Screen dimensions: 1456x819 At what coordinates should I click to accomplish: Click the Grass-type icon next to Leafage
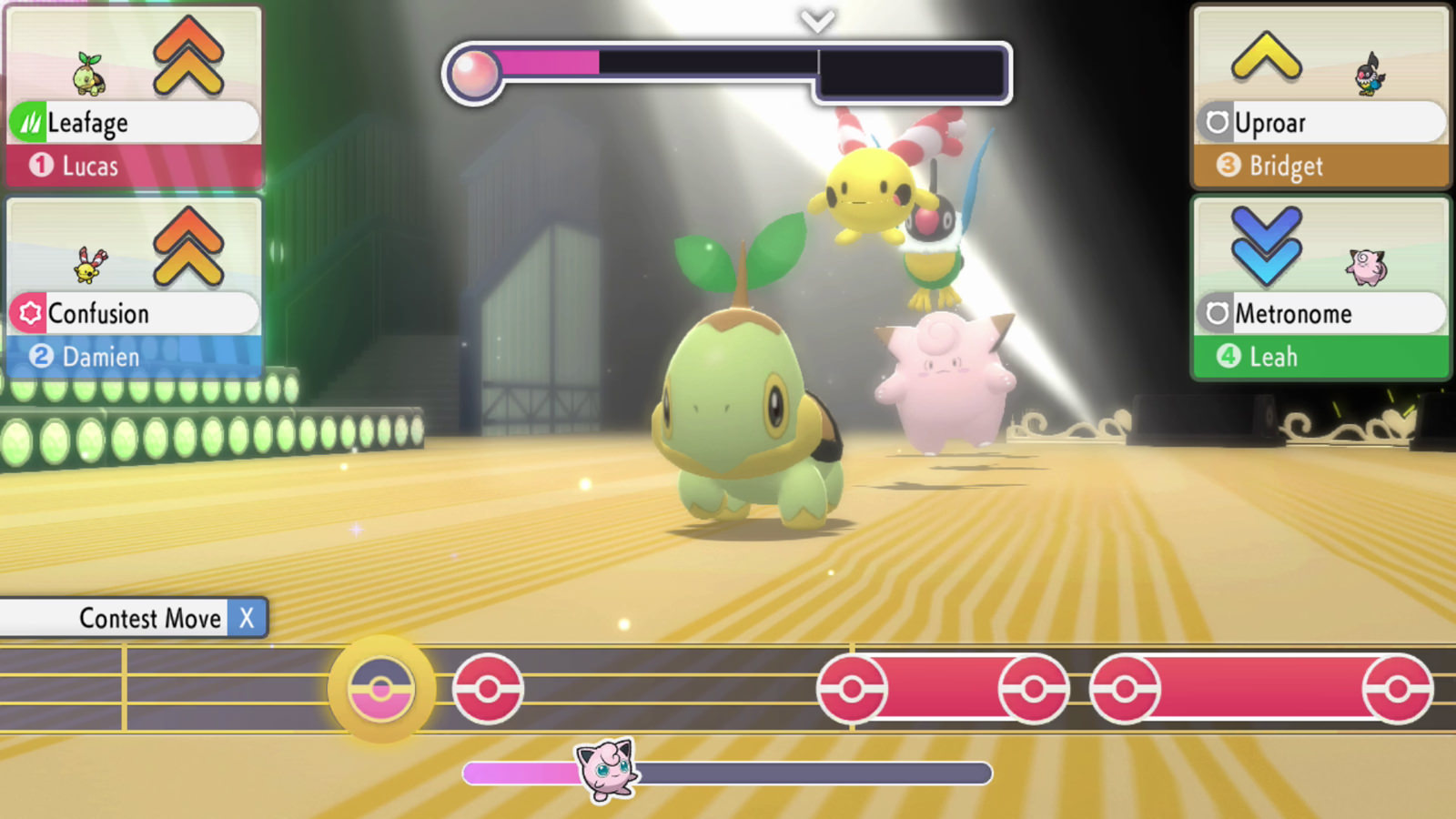coord(27,122)
